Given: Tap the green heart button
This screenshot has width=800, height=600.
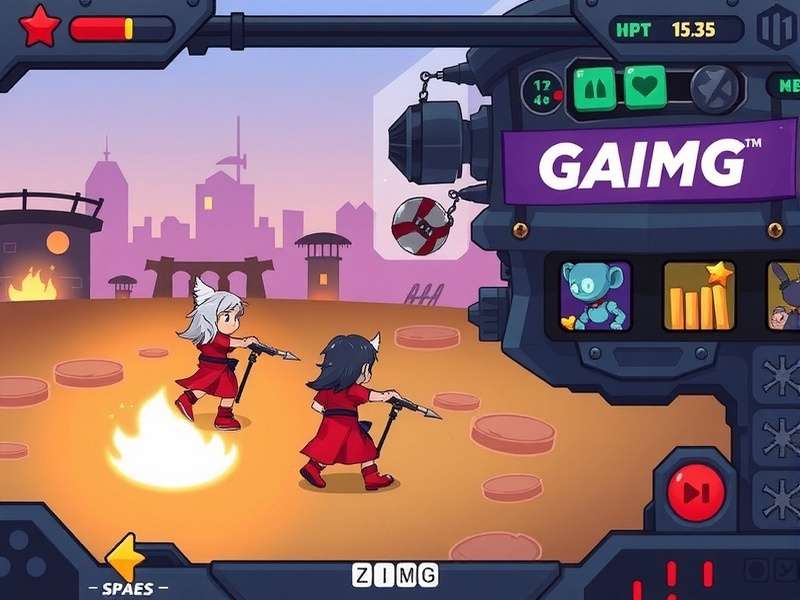Looking at the screenshot, I should pos(645,85).
